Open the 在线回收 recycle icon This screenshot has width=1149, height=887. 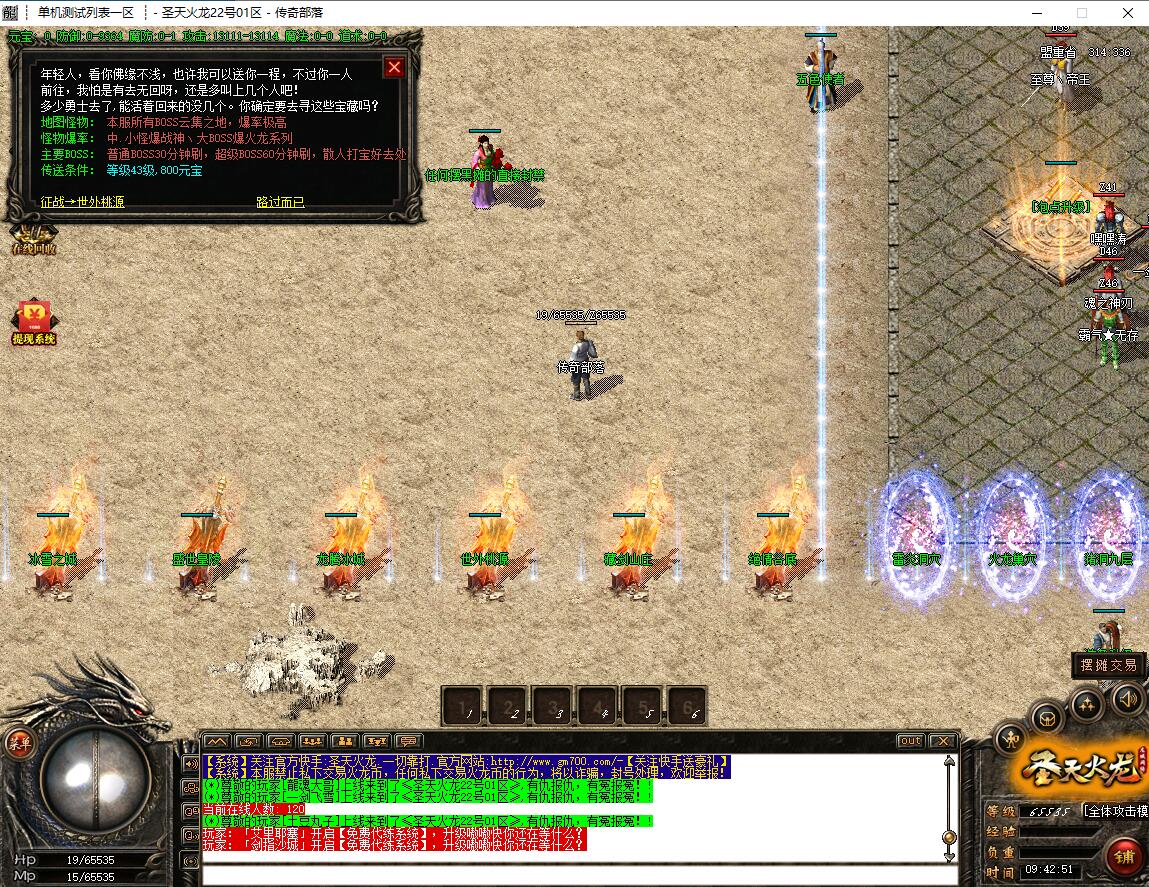click(x=33, y=240)
